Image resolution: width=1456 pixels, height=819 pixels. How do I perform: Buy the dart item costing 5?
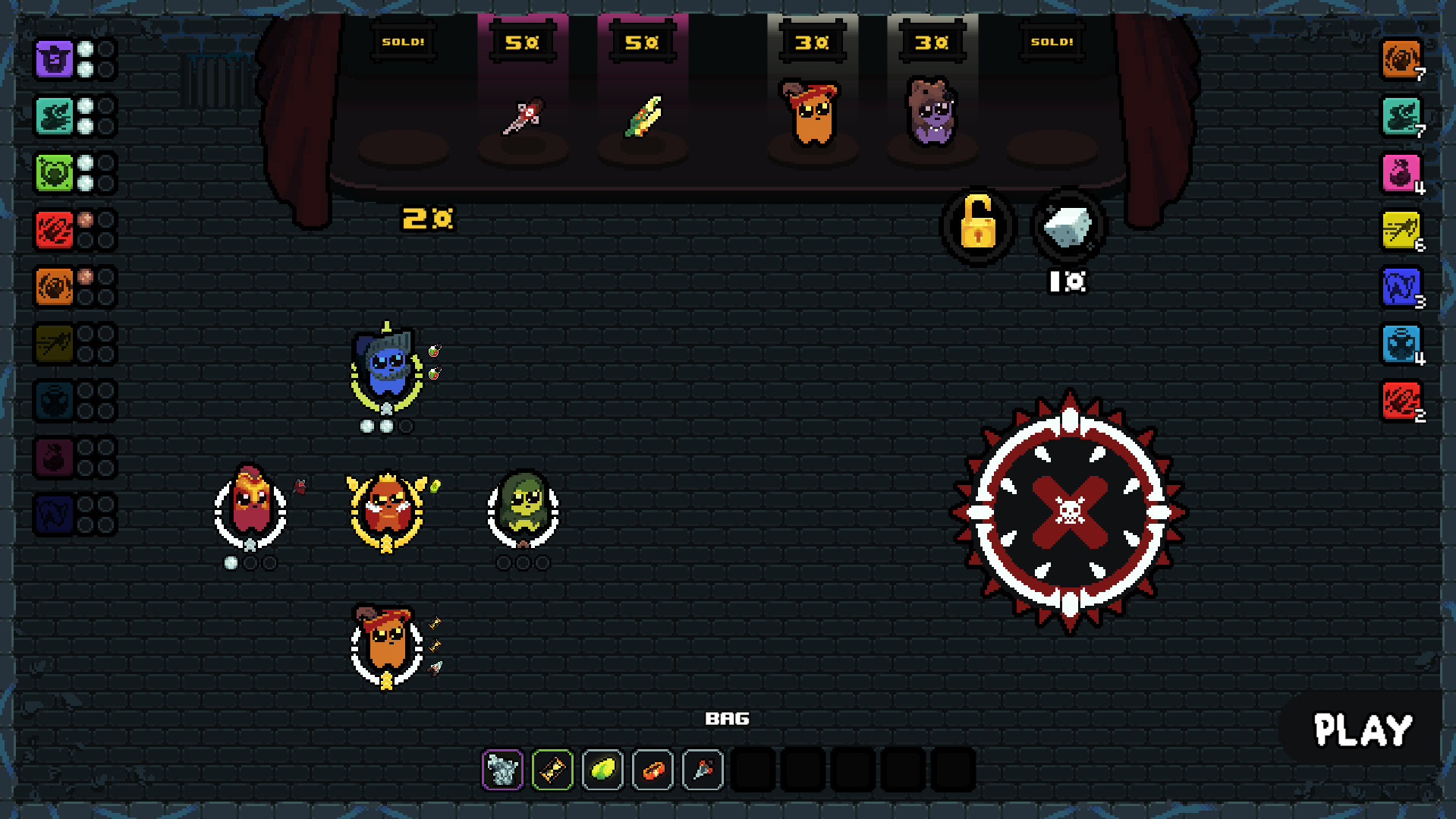click(x=523, y=117)
